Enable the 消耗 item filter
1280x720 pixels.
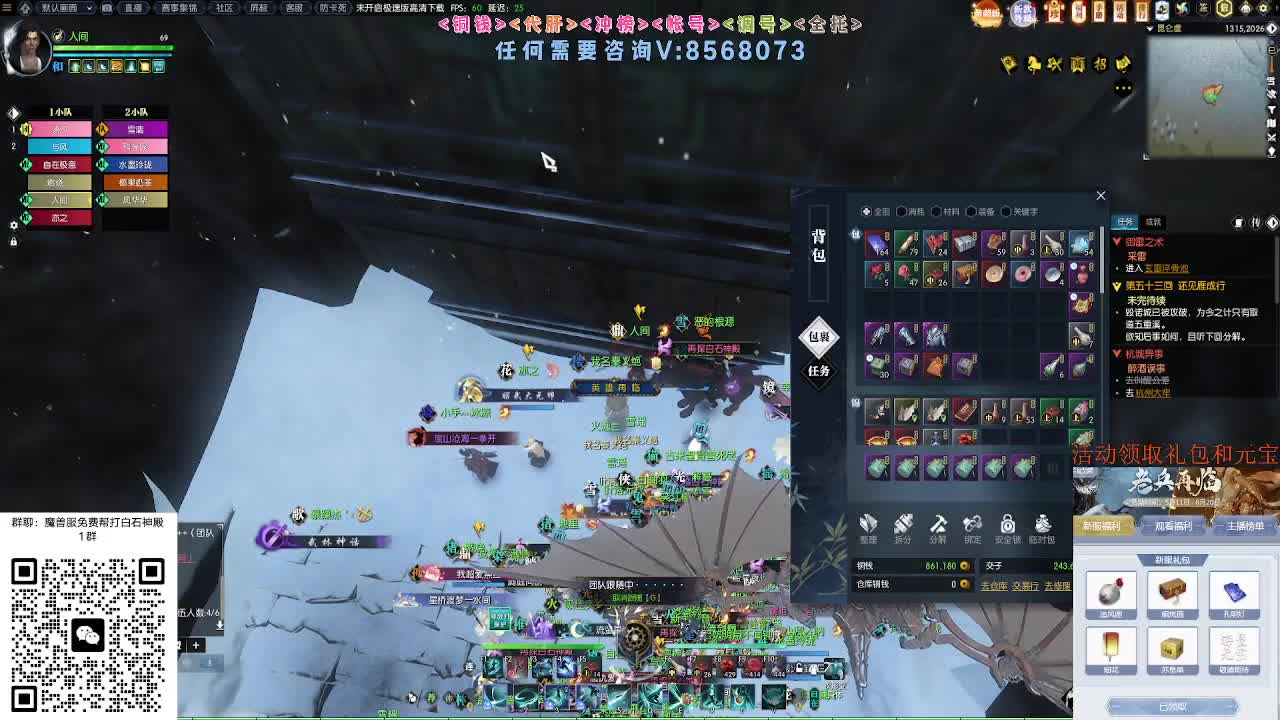[902, 210]
